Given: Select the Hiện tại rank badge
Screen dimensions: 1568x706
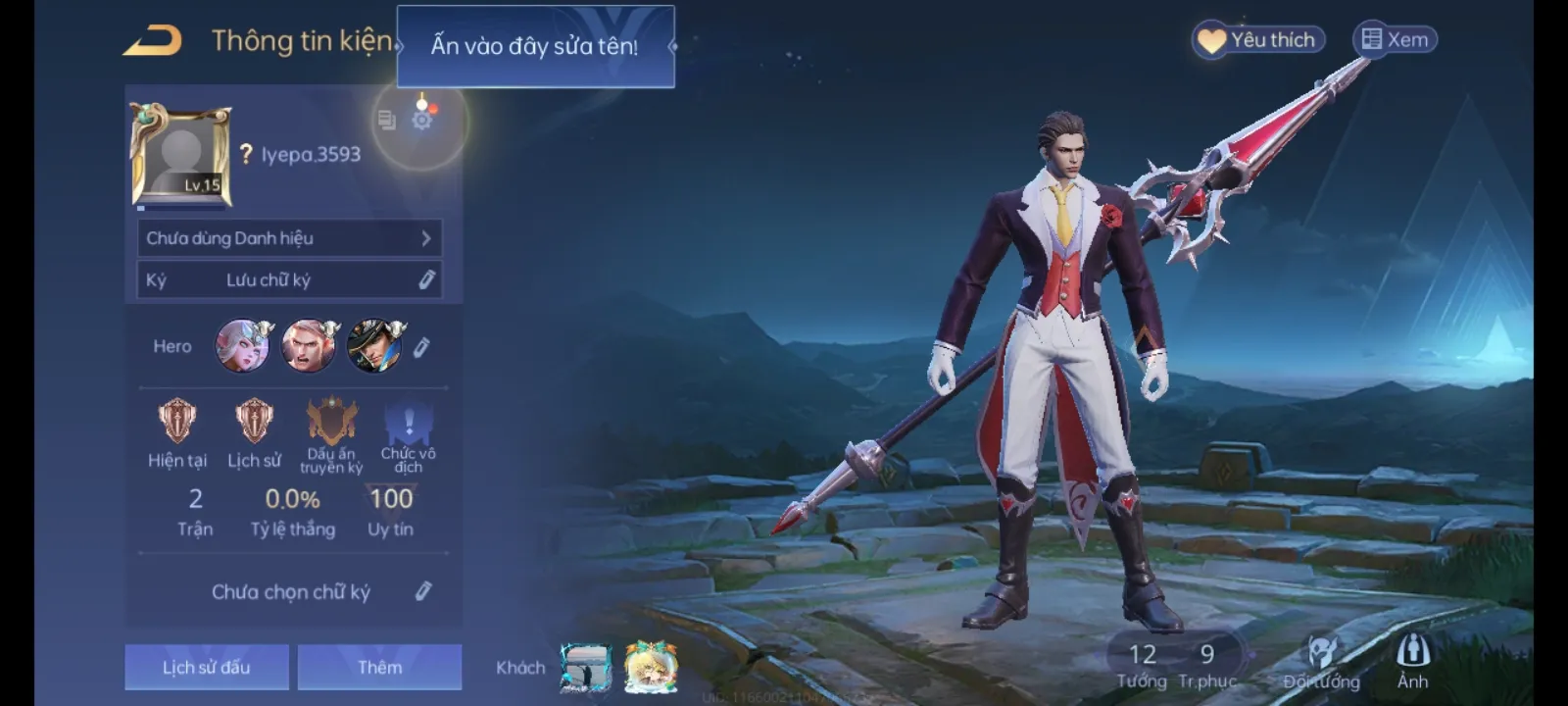Looking at the screenshot, I should pos(177,424).
